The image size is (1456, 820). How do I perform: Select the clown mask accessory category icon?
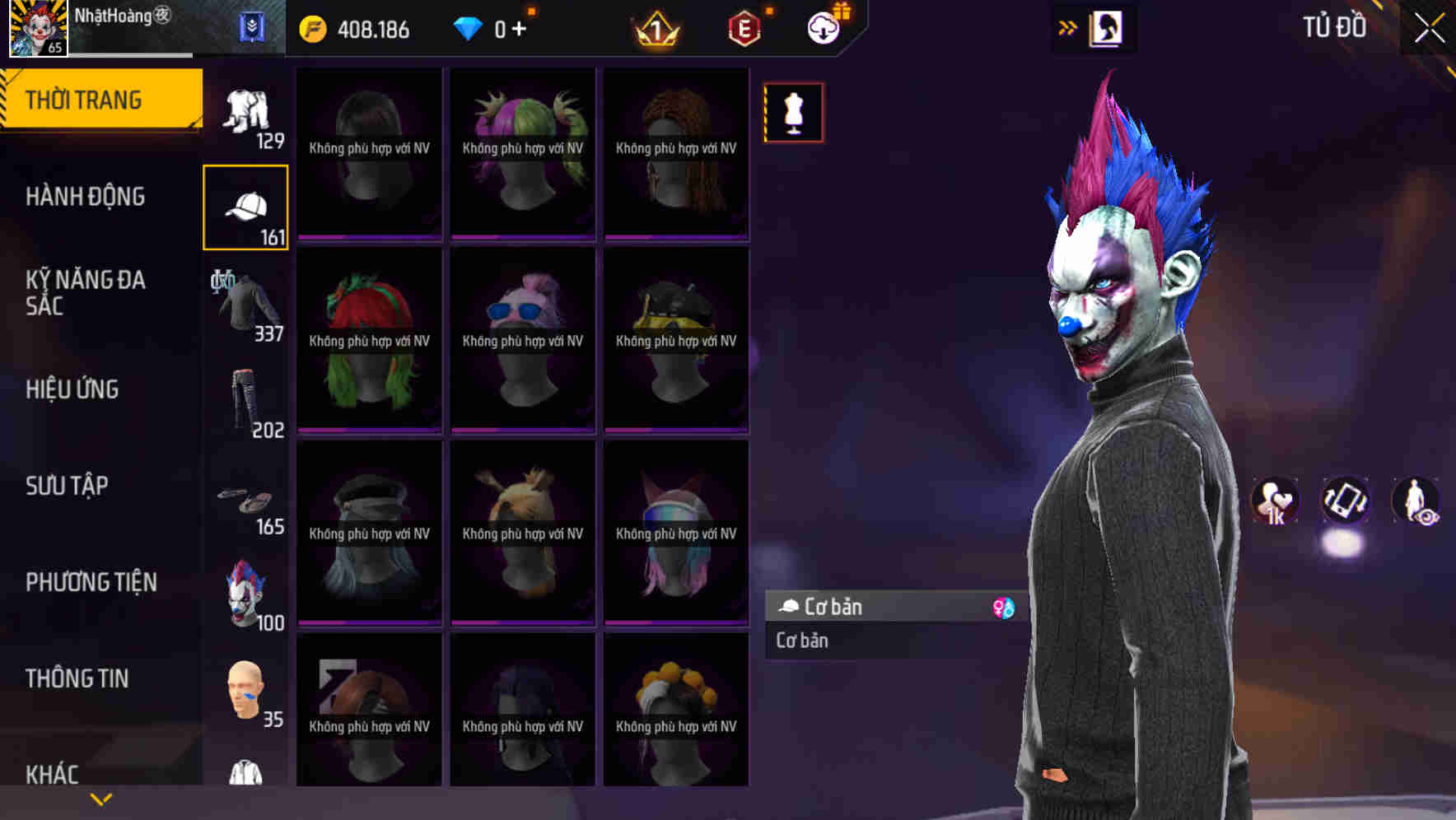(x=245, y=593)
